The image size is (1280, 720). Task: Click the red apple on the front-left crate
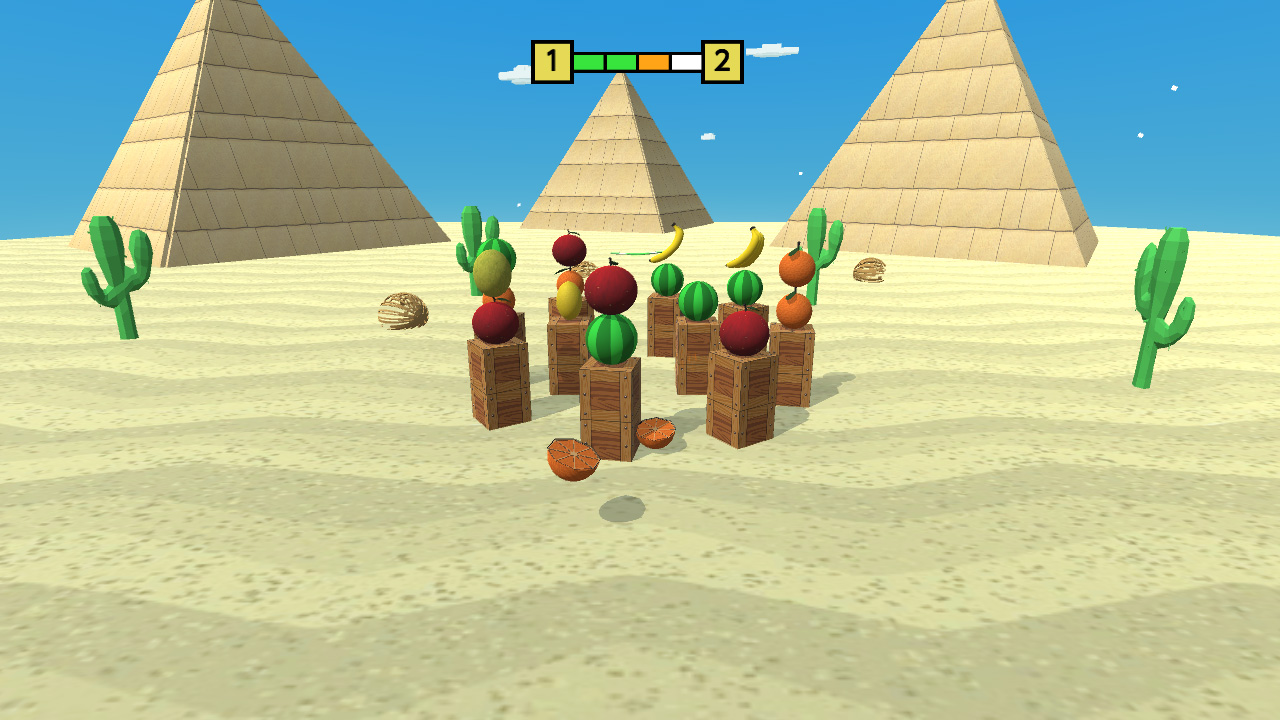[x=492, y=325]
